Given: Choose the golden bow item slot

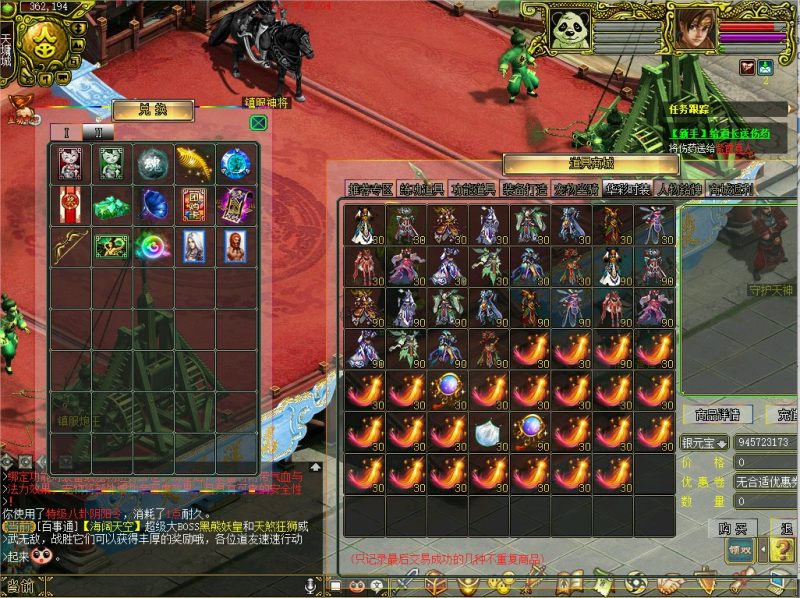Looking at the screenshot, I should [69, 246].
